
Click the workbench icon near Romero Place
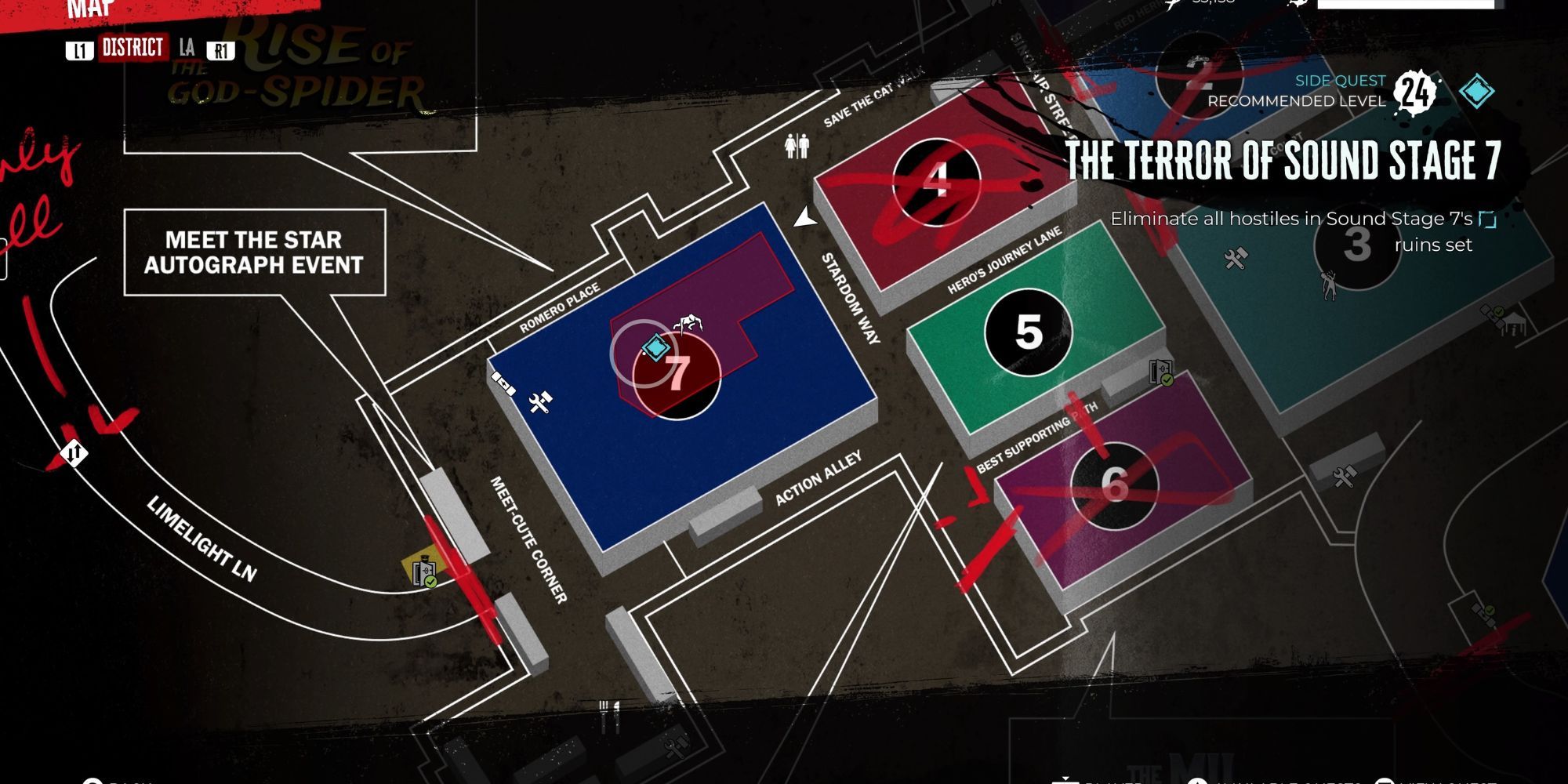tap(539, 402)
